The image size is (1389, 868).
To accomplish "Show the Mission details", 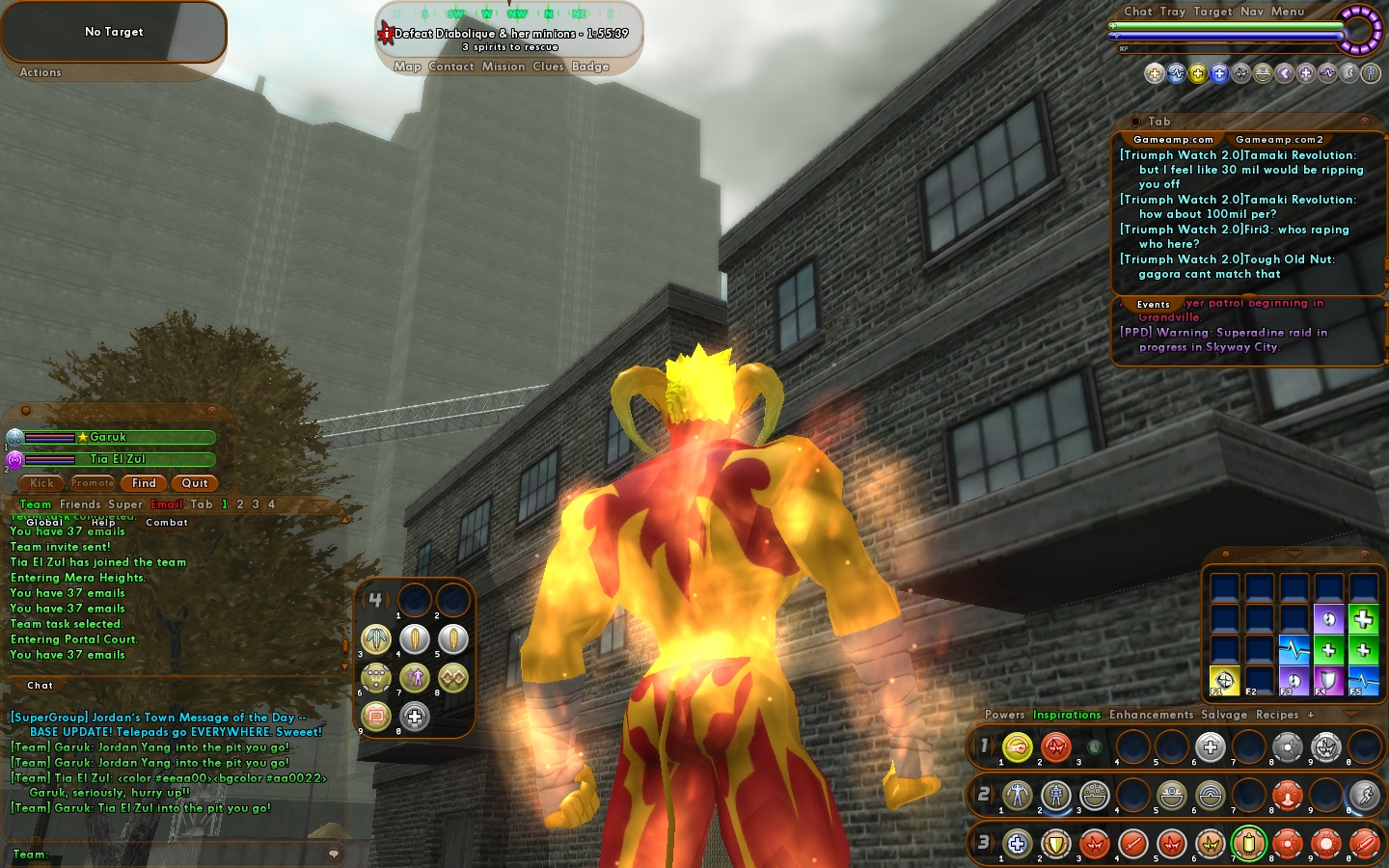I will point(504,67).
